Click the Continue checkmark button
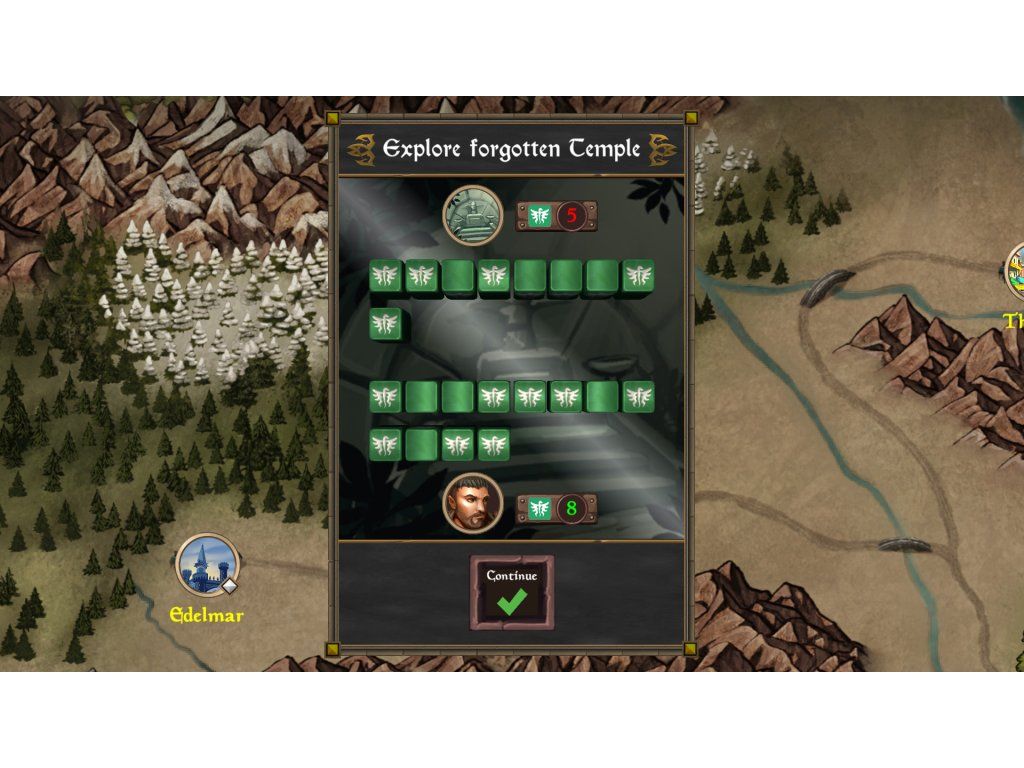Image resolution: width=1024 pixels, height=768 pixels. [x=512, y=592]
